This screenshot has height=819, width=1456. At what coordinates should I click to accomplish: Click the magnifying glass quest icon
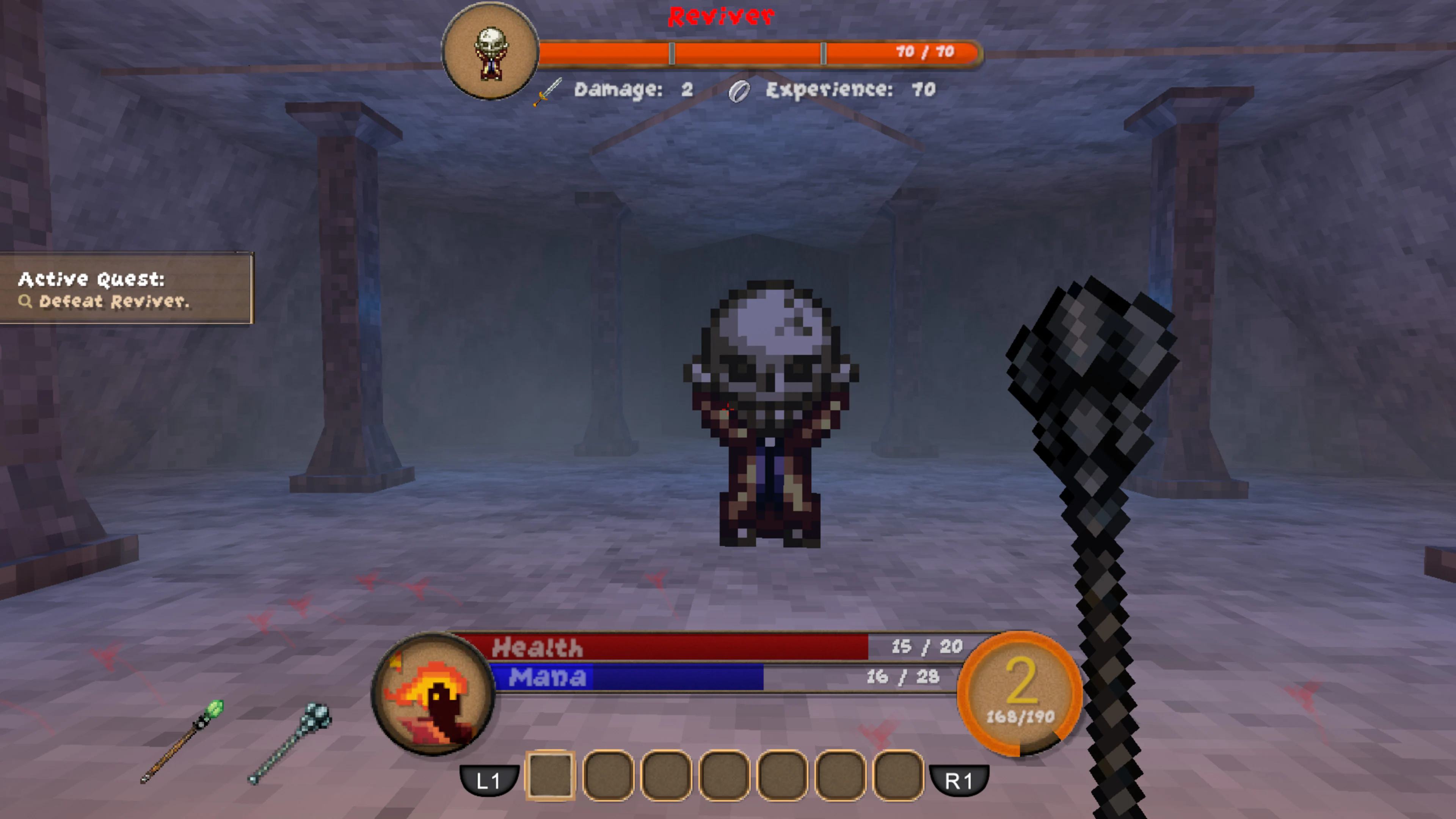[x=26, y=302]
